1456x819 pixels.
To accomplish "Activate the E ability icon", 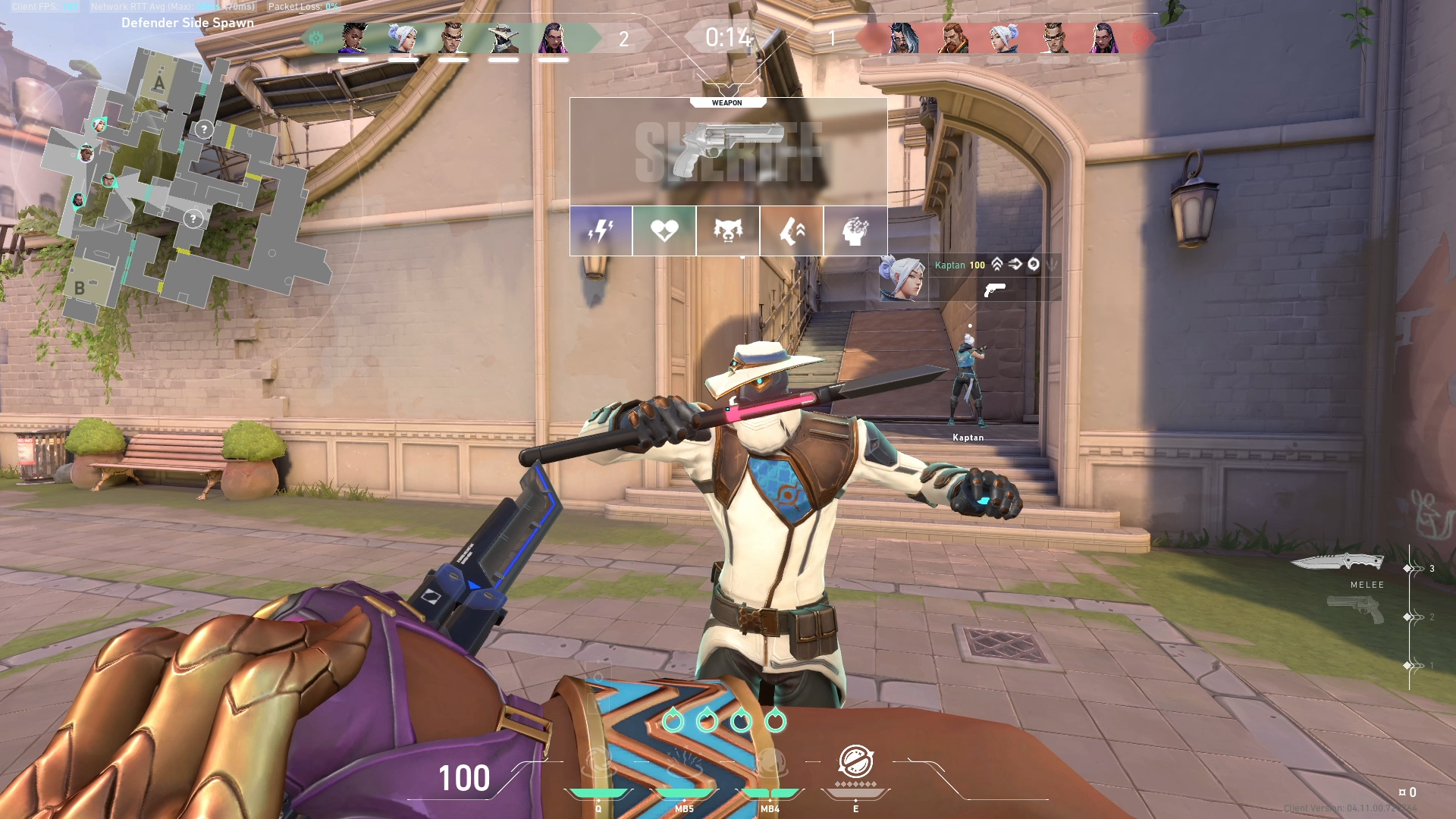I will (855, 761).
